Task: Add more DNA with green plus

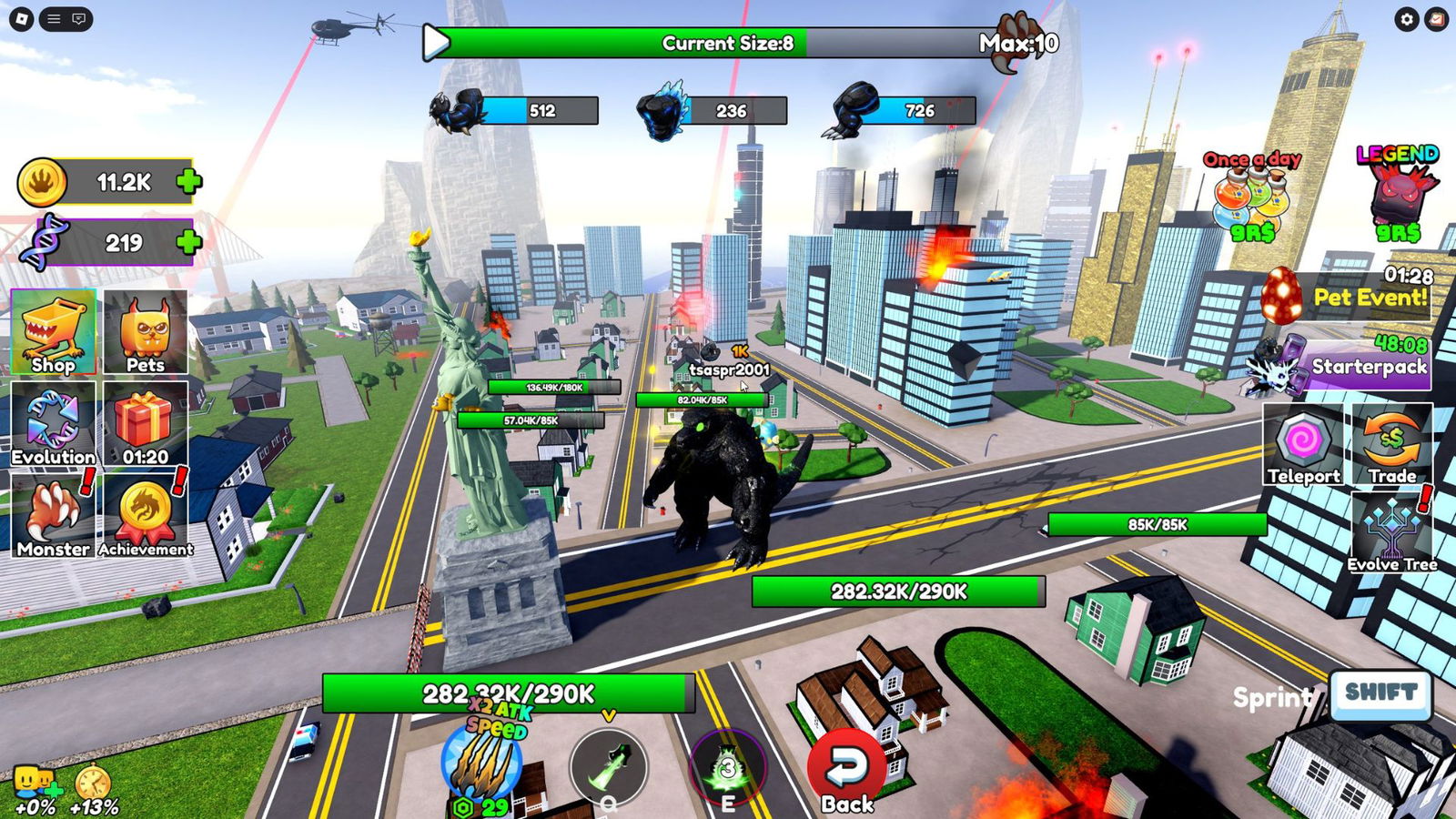Action: click(x=189, y=242)
